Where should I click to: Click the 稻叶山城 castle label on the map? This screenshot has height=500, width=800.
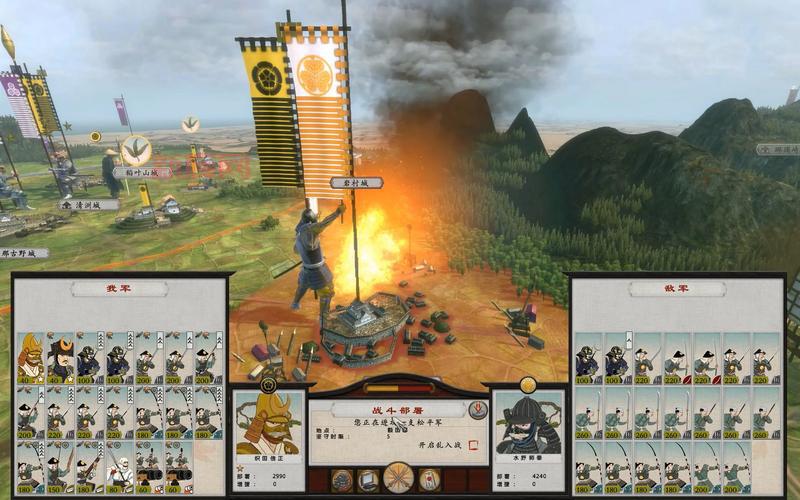pos(142,172)
